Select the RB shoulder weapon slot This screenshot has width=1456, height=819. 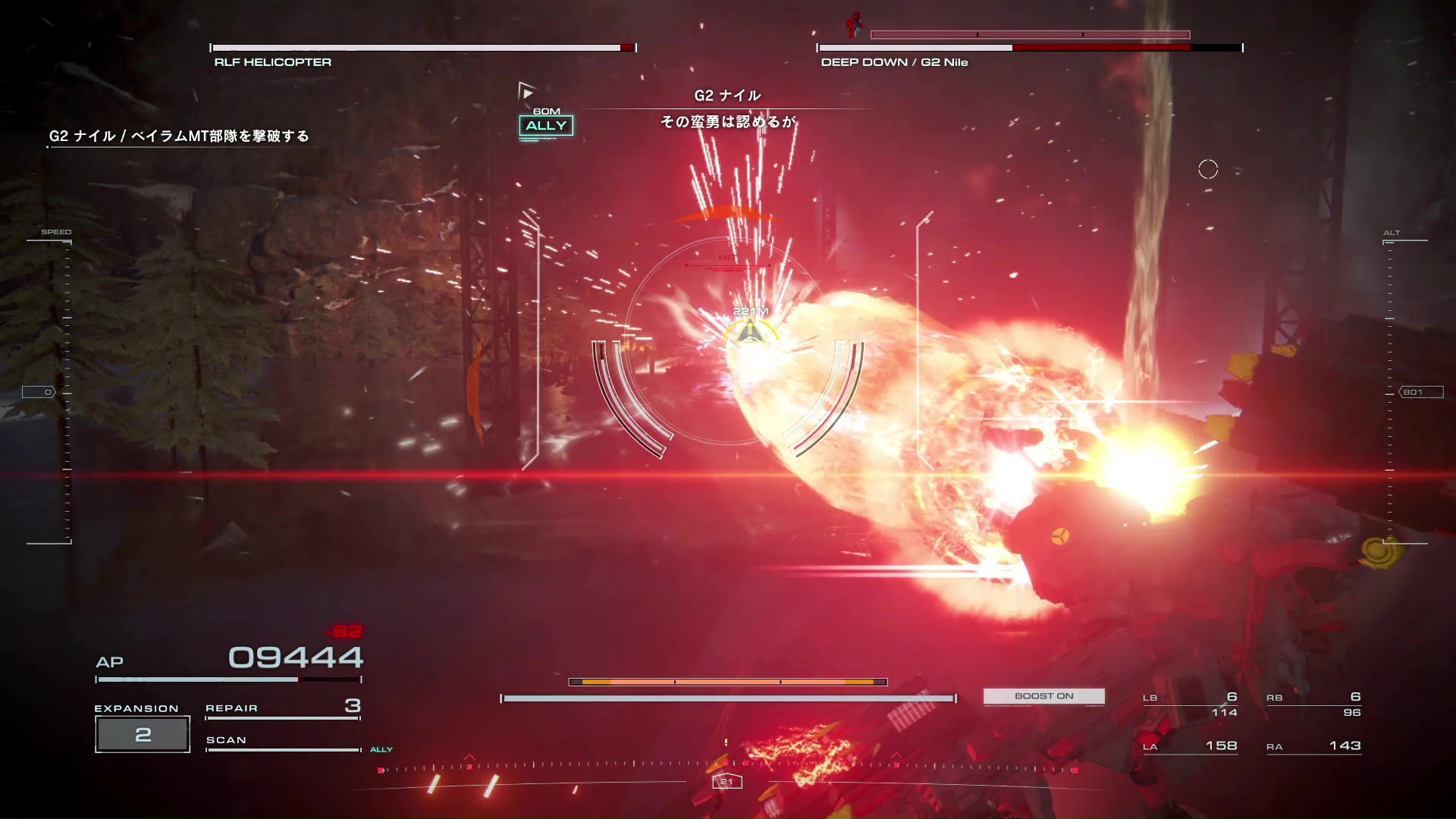pyautogui.click(x=1313, y=704)
